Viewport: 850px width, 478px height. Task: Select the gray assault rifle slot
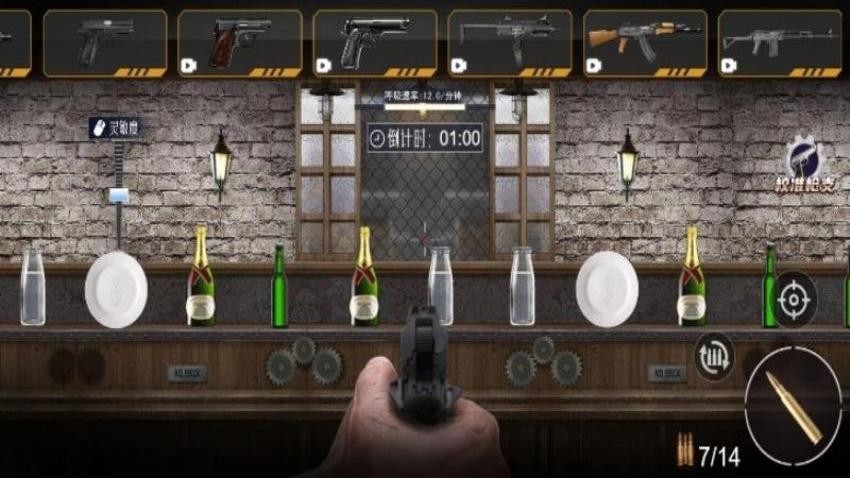point(779,42)
